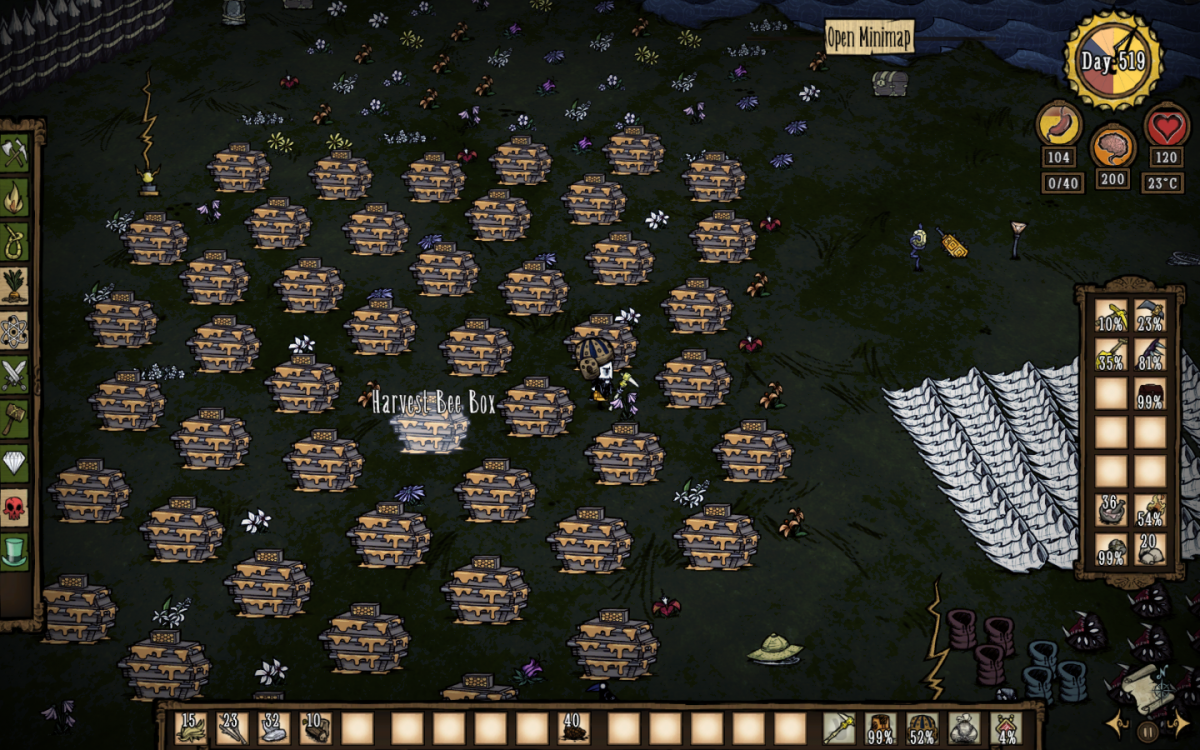This screenshot has height=750, width=1200.
Task: Open the Structures hammer tab
Action: coord(15,417)
